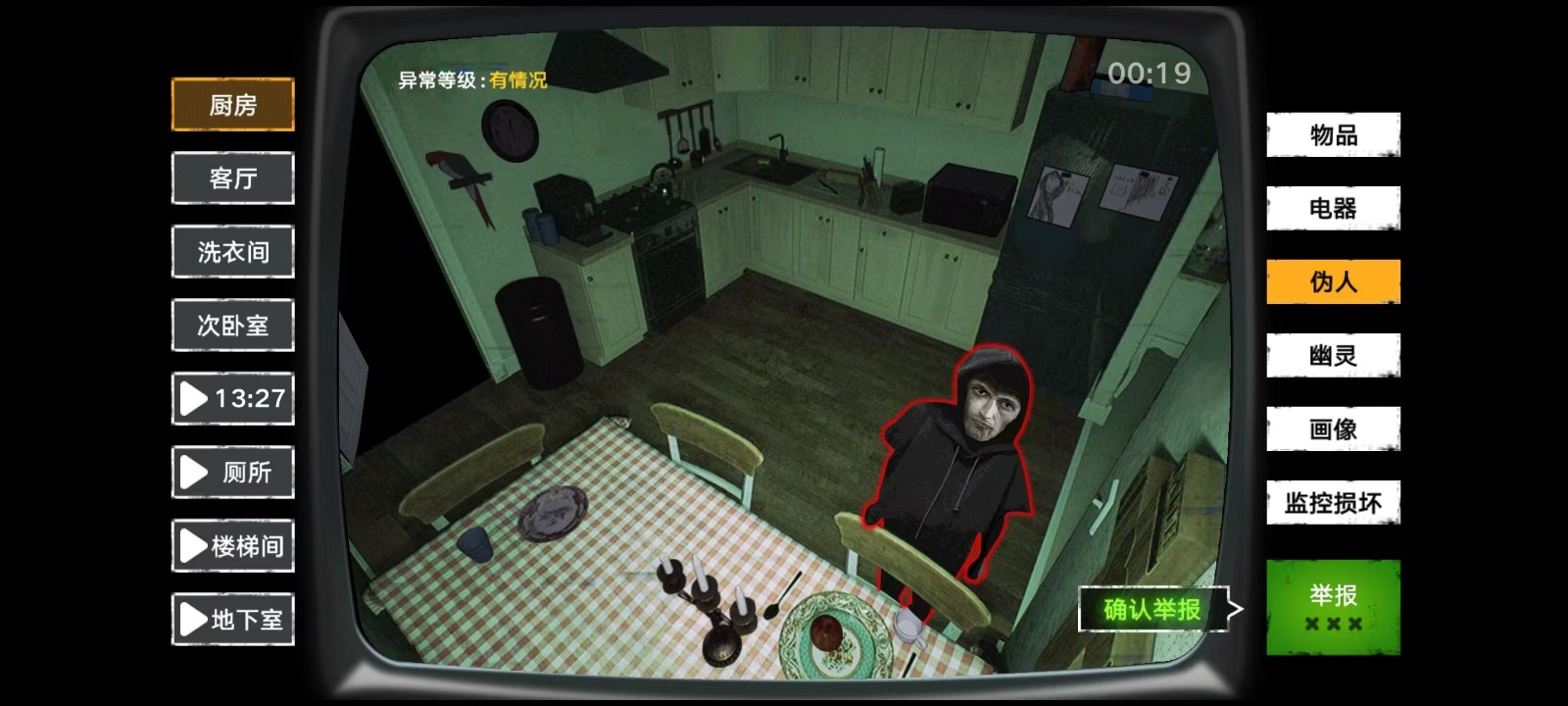
Task: Open the 厕所 camera feed via its play icon
Action: tap(195, 472)
